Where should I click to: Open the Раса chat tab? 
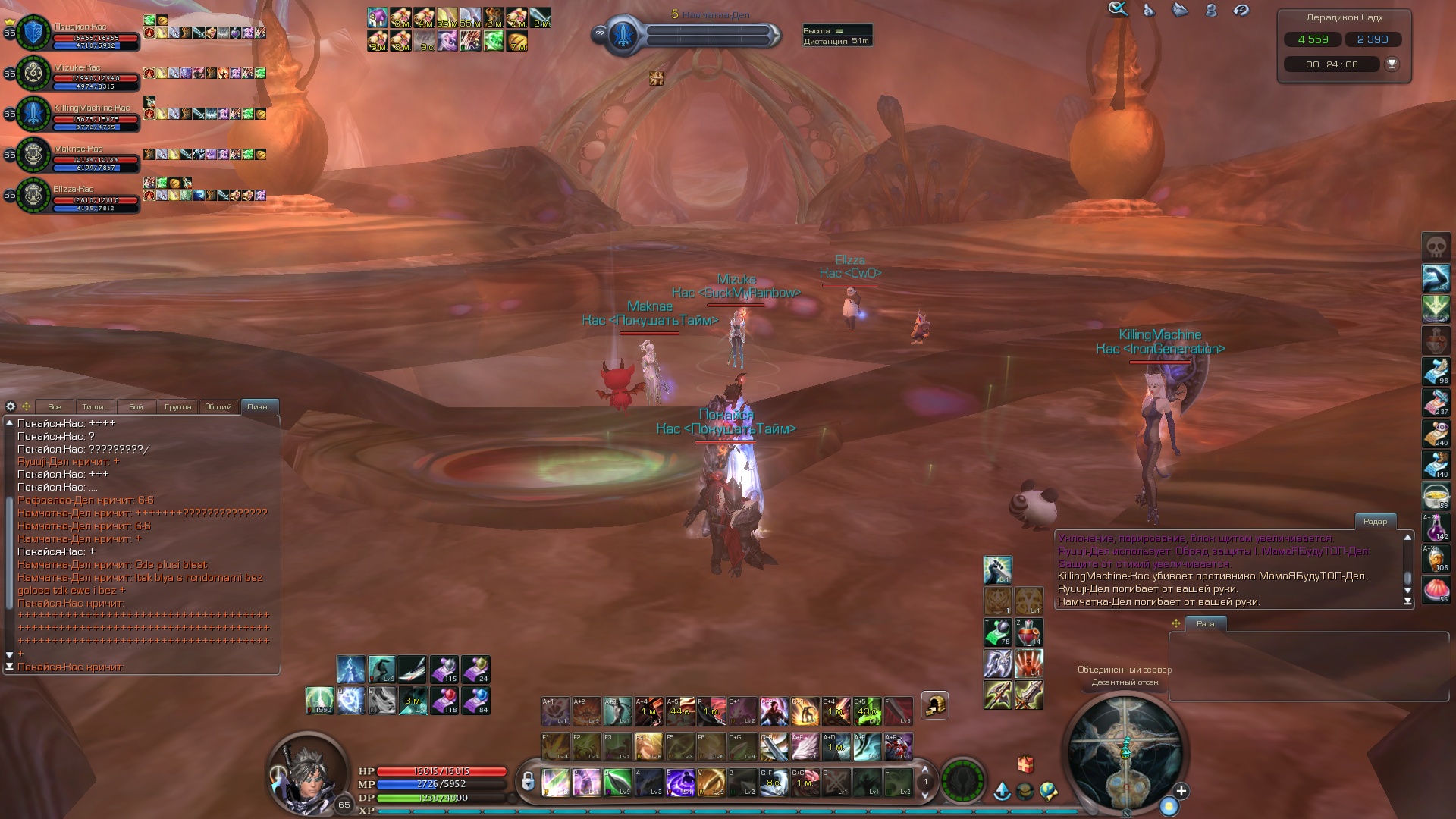(x=1205, y=623)
